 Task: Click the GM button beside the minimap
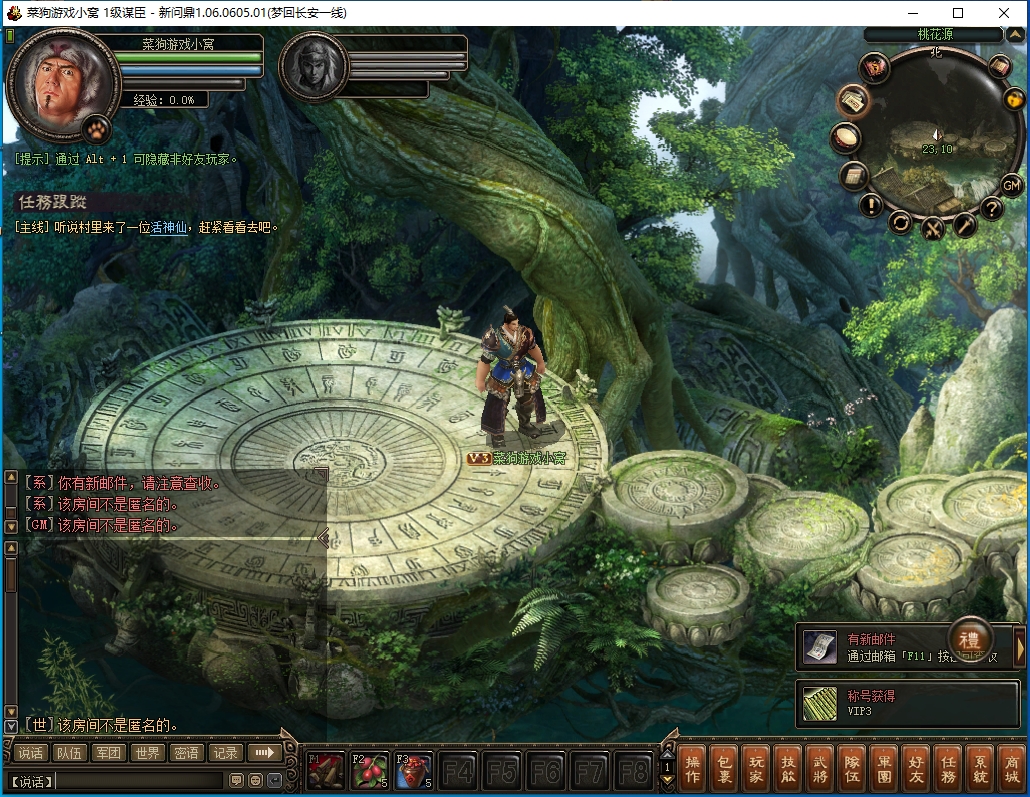1012,185
